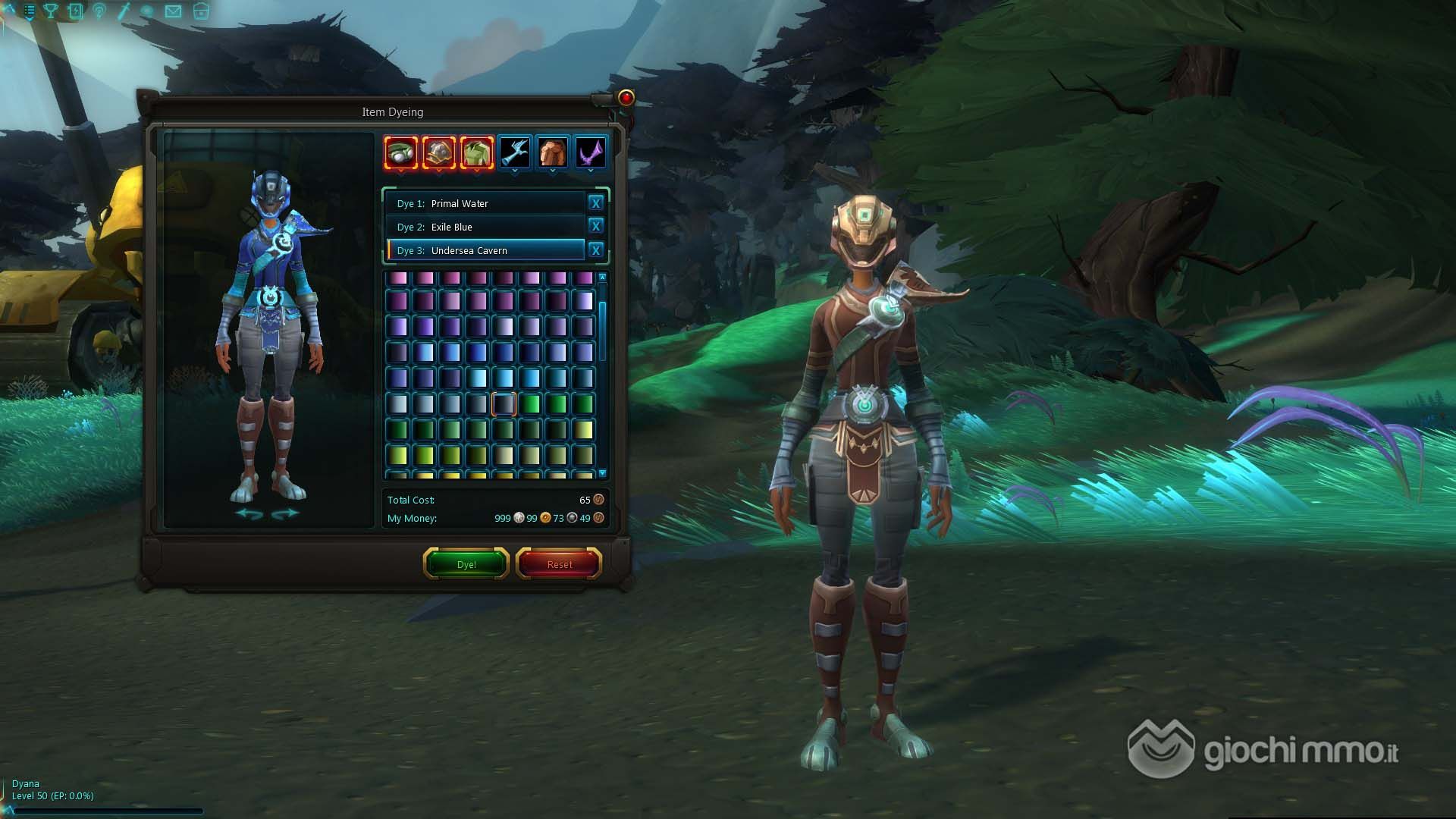Choose the Dye 2 Exile Blue row

pos(485,227)
